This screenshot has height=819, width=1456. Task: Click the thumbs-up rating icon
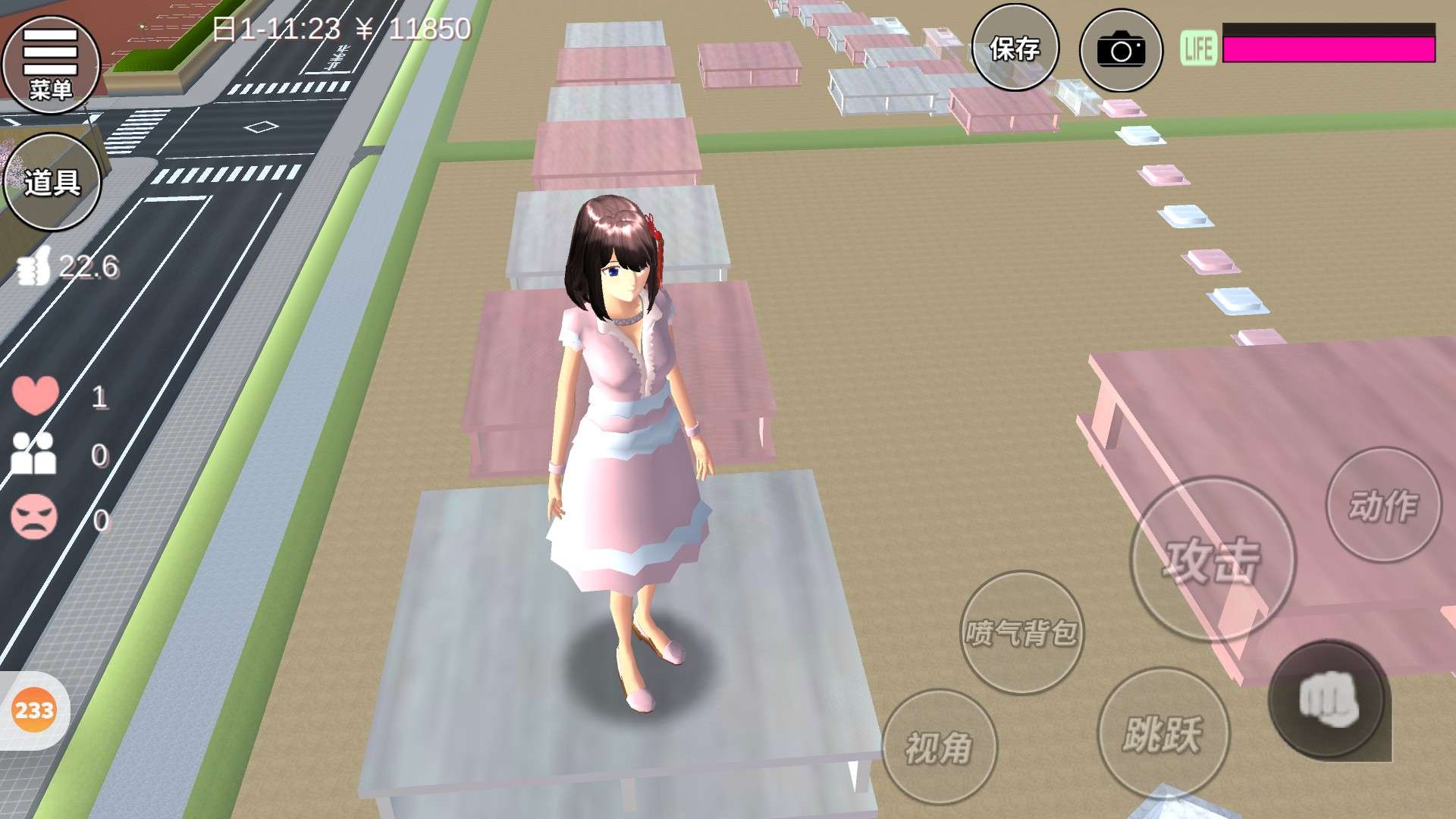pos(33,267)
